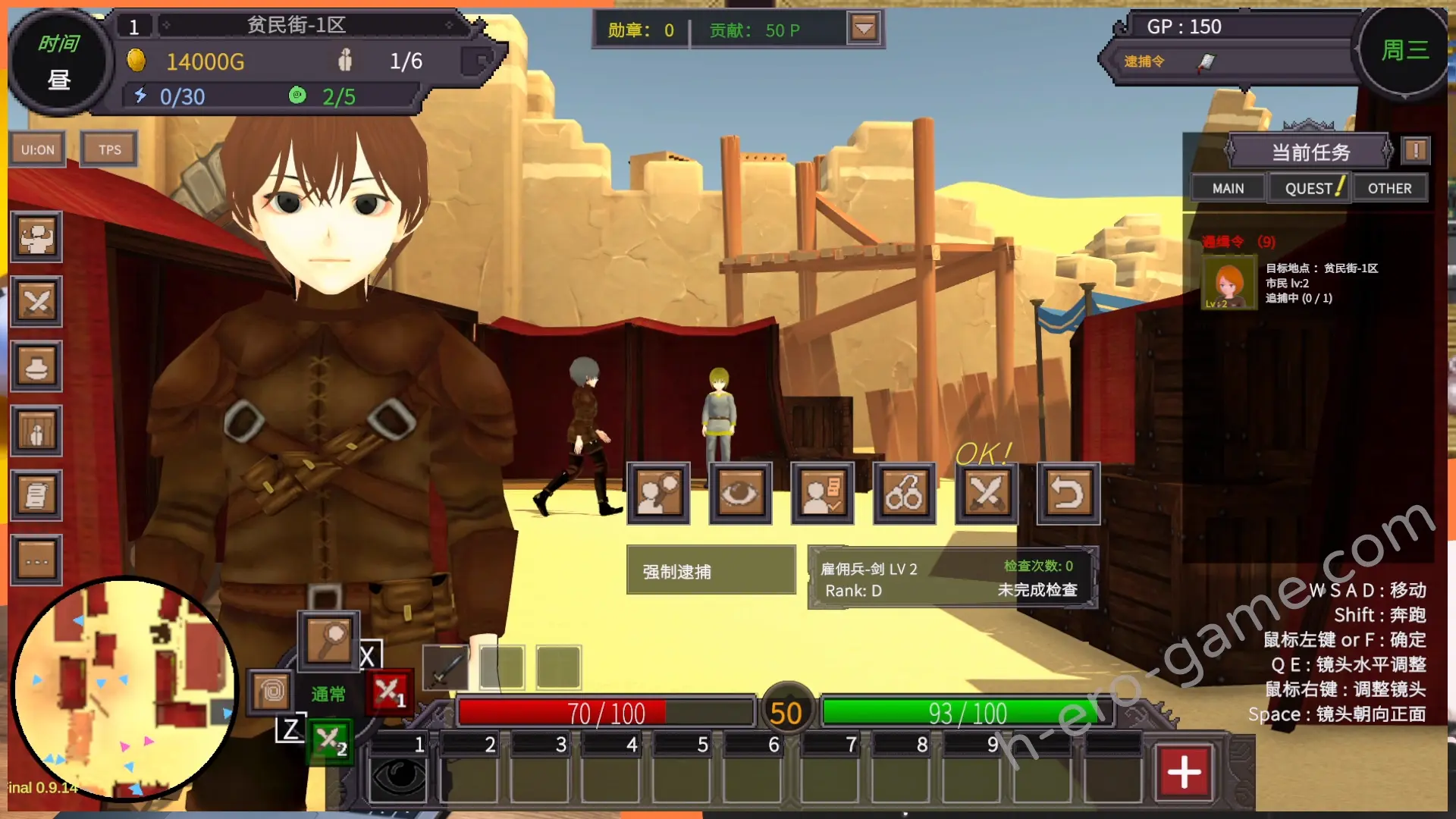Select the handcuffs arrest action icon

click(904, 494)
